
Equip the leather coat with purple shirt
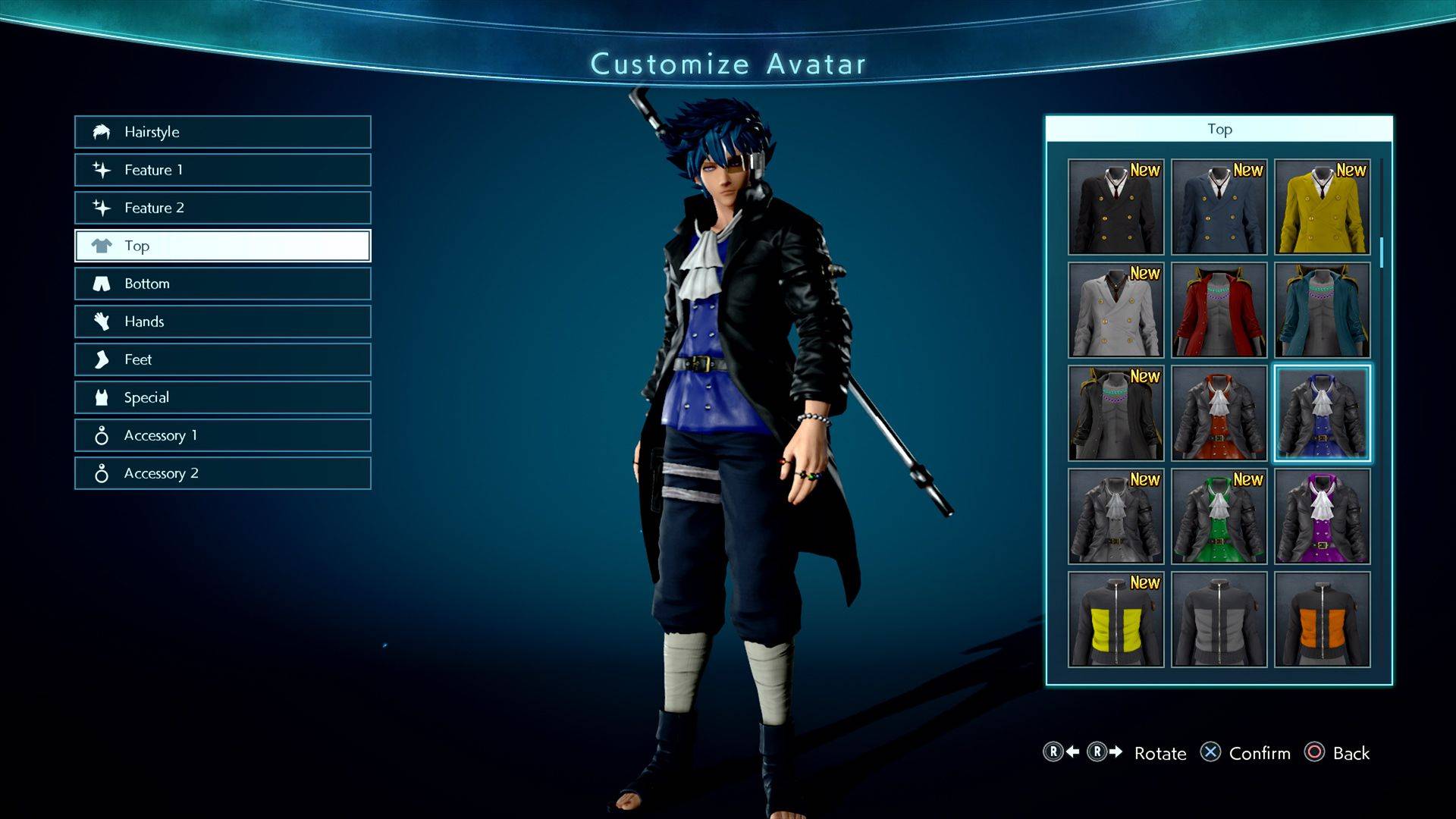pos(1322,516)
